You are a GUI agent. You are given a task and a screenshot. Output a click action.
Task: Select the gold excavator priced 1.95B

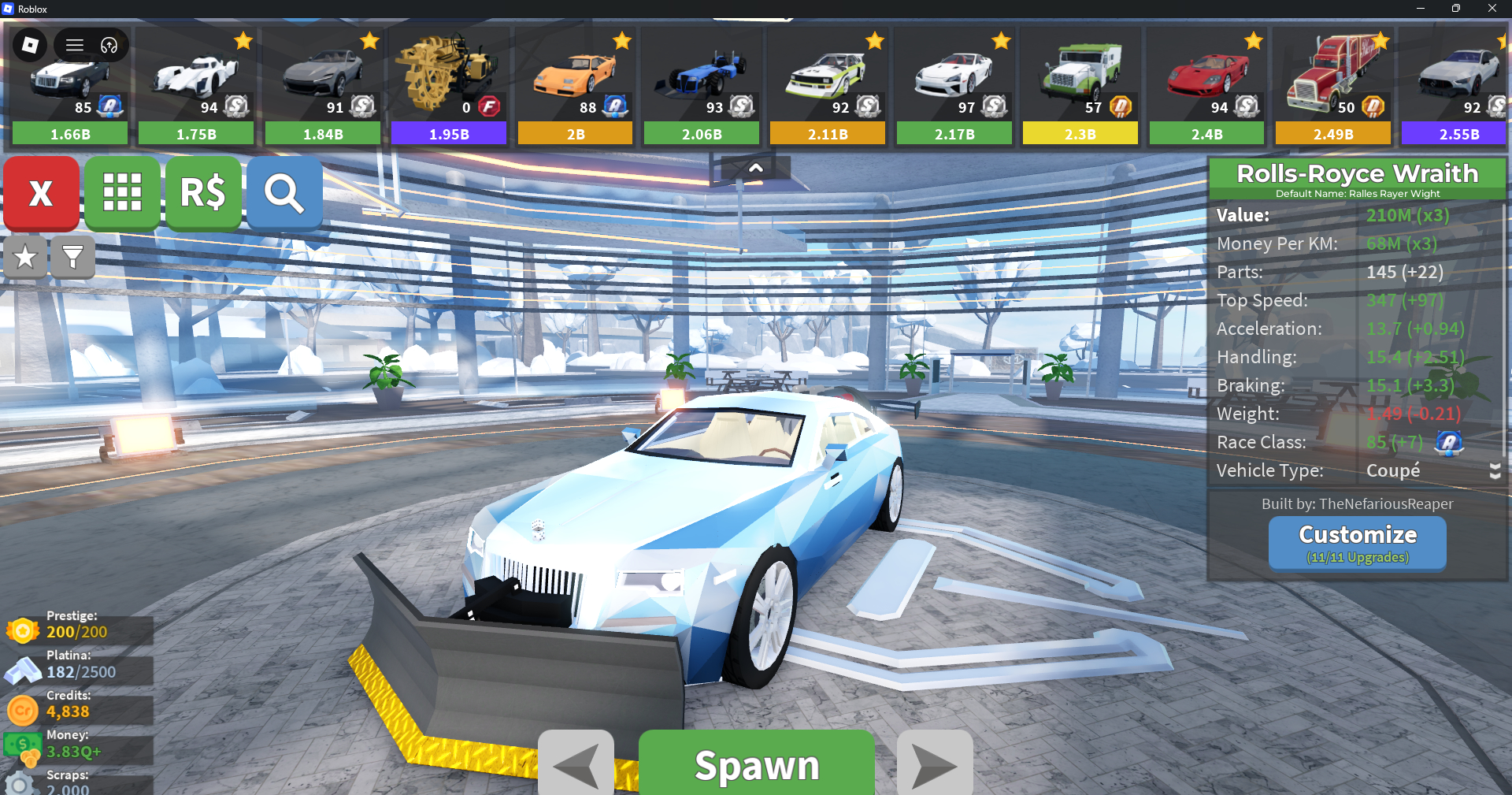pyautogui.click(x=449, y=85)
